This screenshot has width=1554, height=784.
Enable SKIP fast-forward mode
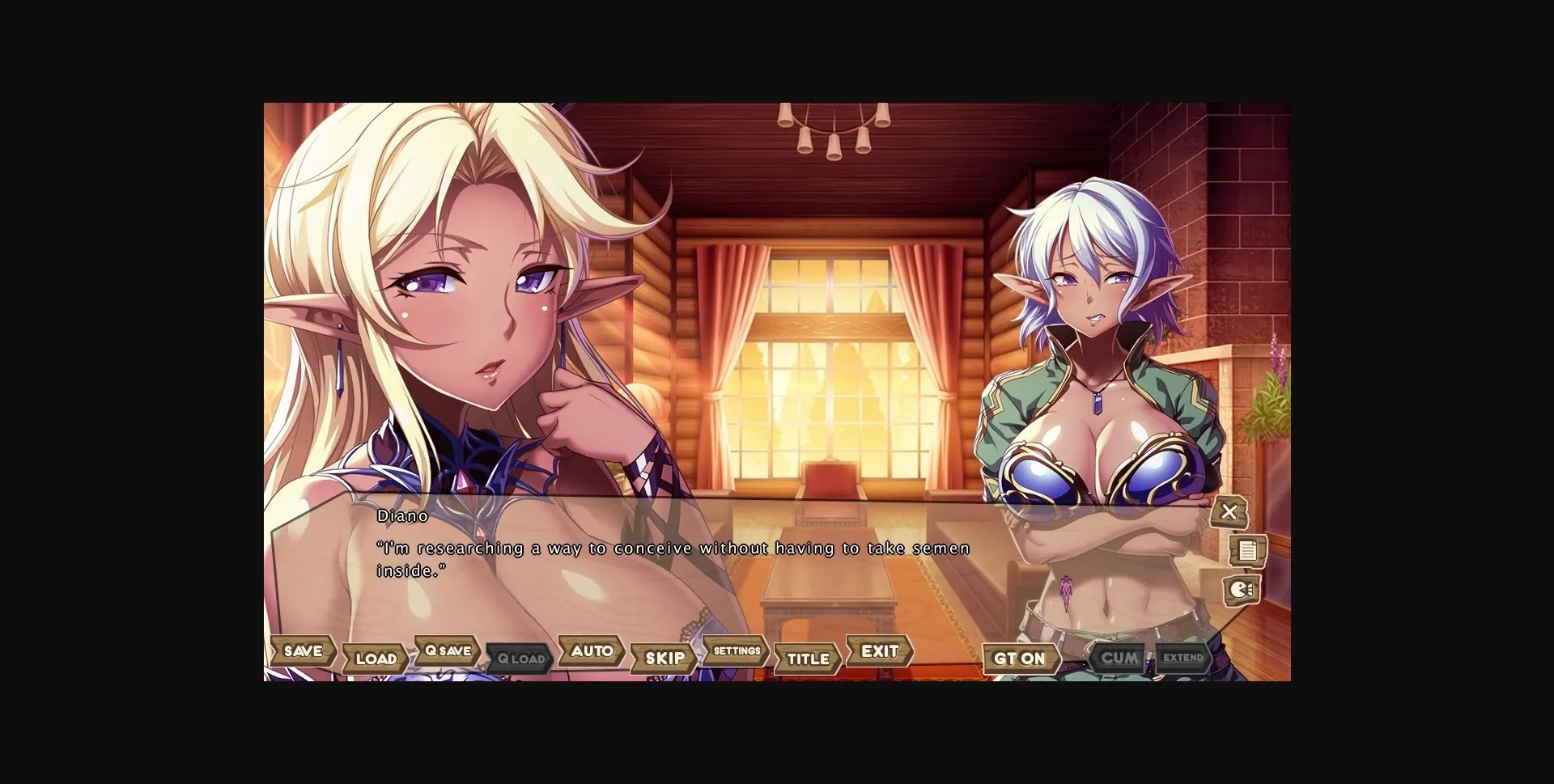662,659
